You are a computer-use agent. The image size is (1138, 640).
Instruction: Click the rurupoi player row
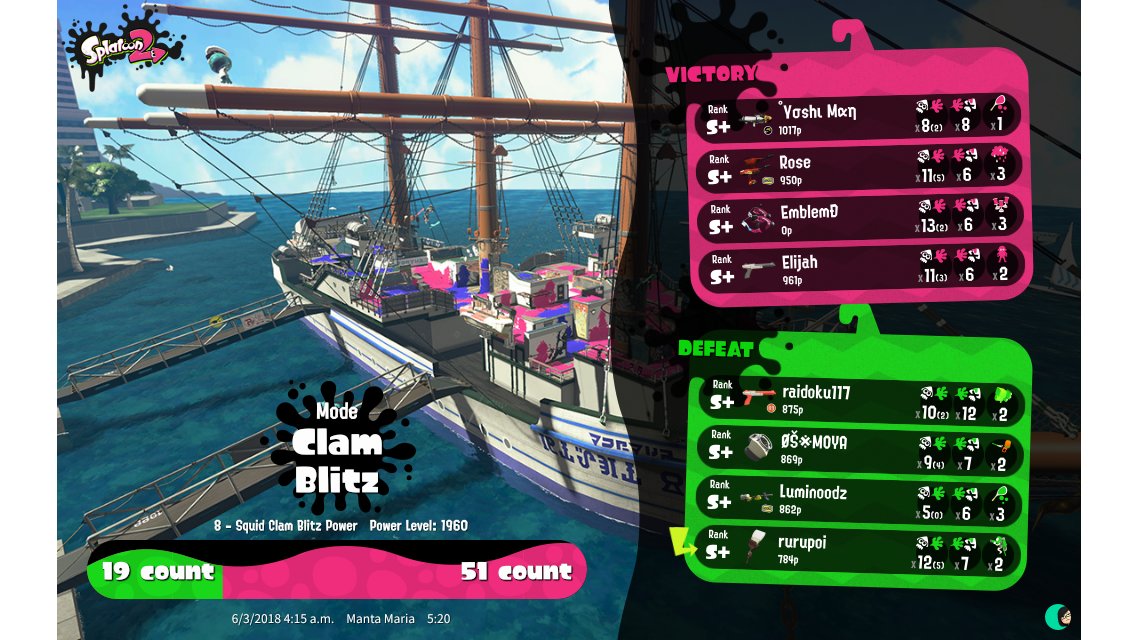tap(860, 550)
